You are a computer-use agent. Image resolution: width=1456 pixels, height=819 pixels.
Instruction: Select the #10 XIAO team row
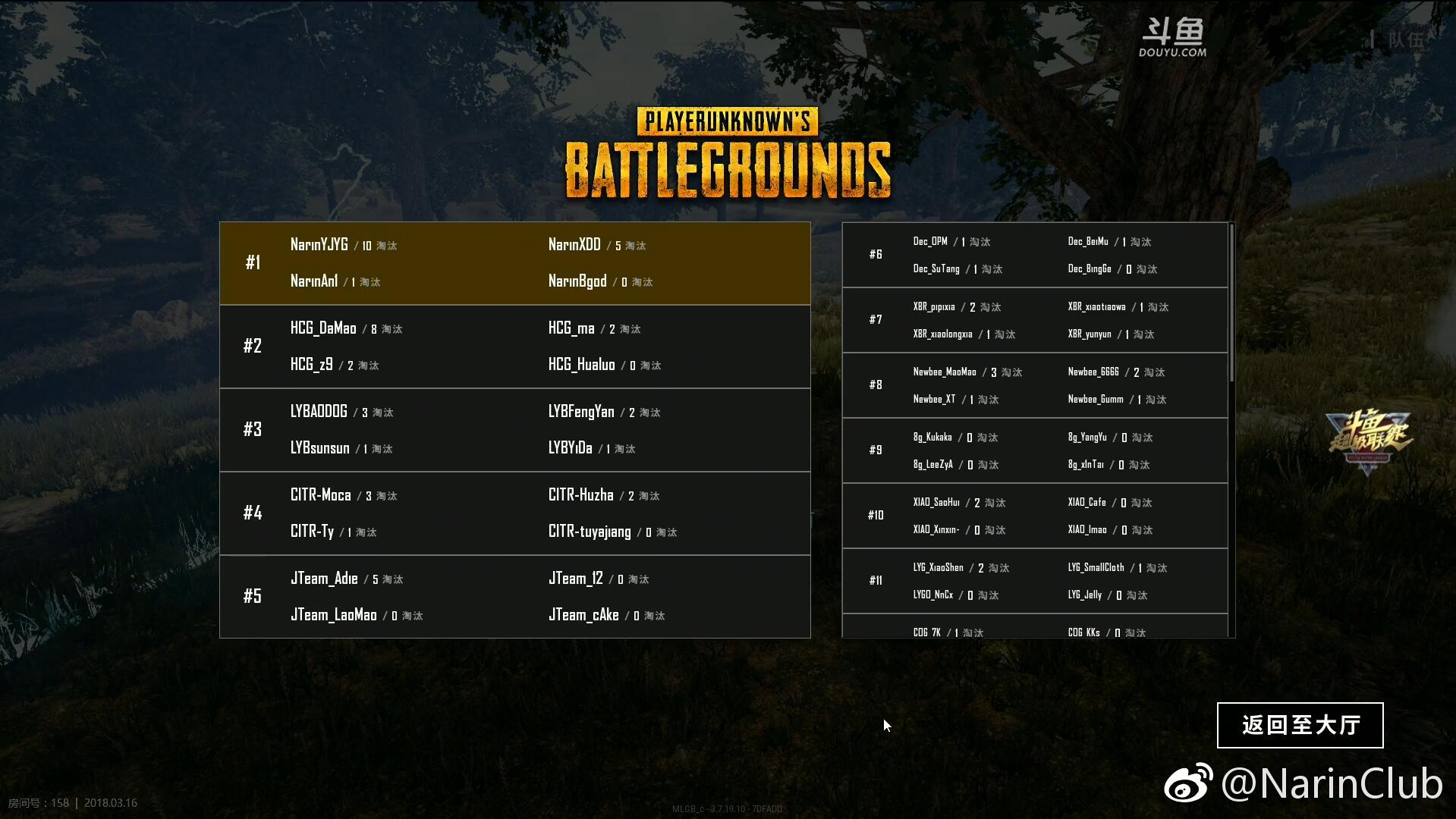[x=1034, y=516]
